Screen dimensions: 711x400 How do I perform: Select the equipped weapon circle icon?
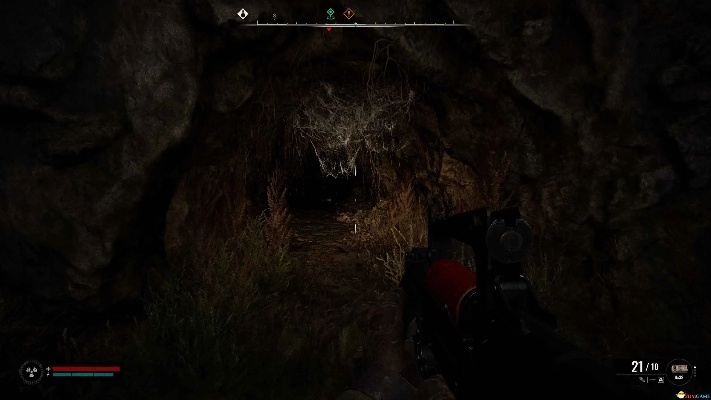679,370
